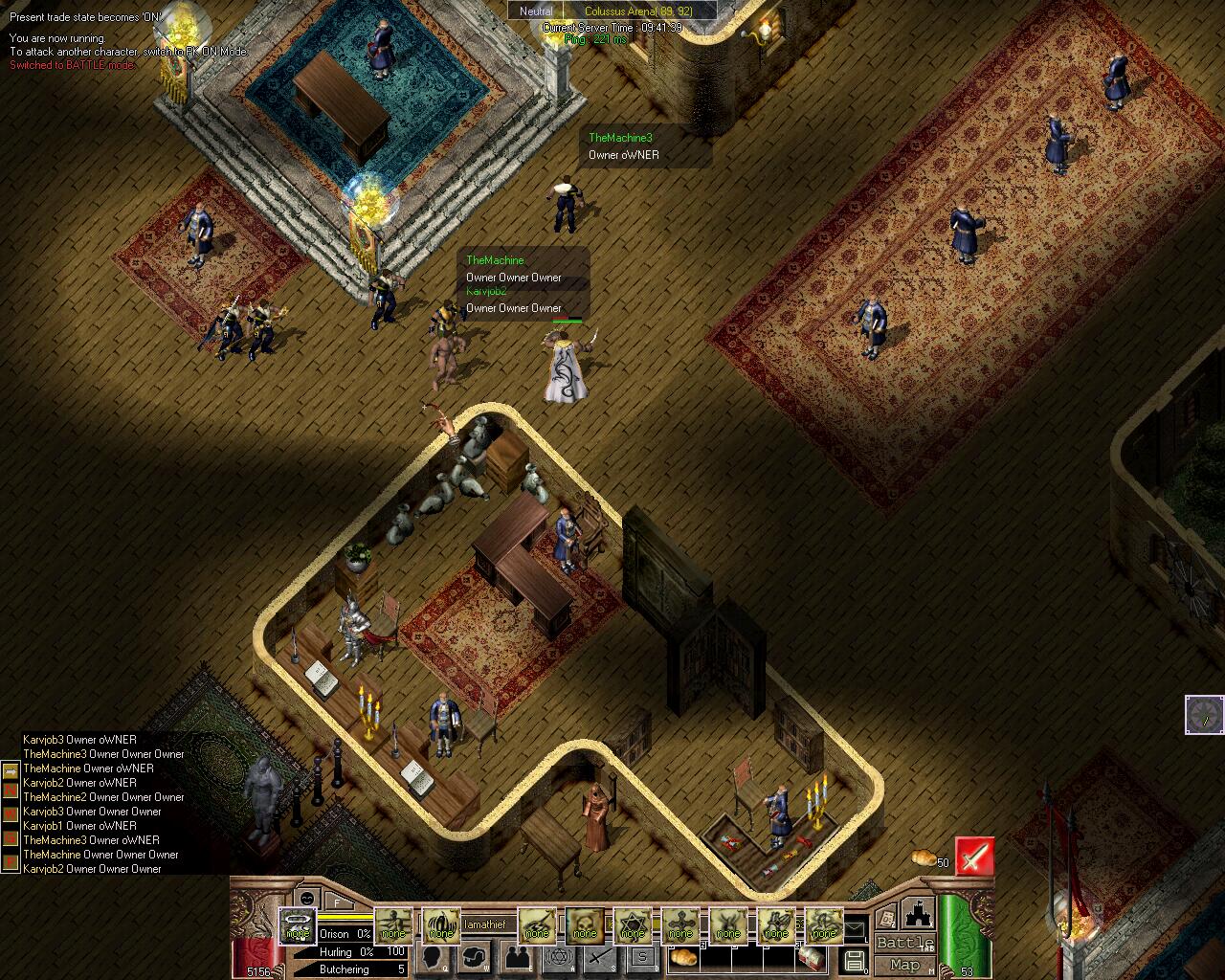The width and height of the screenshot is (1225, 980).
Task: Select the bread item in quick slot
Action: pos(684,957)
